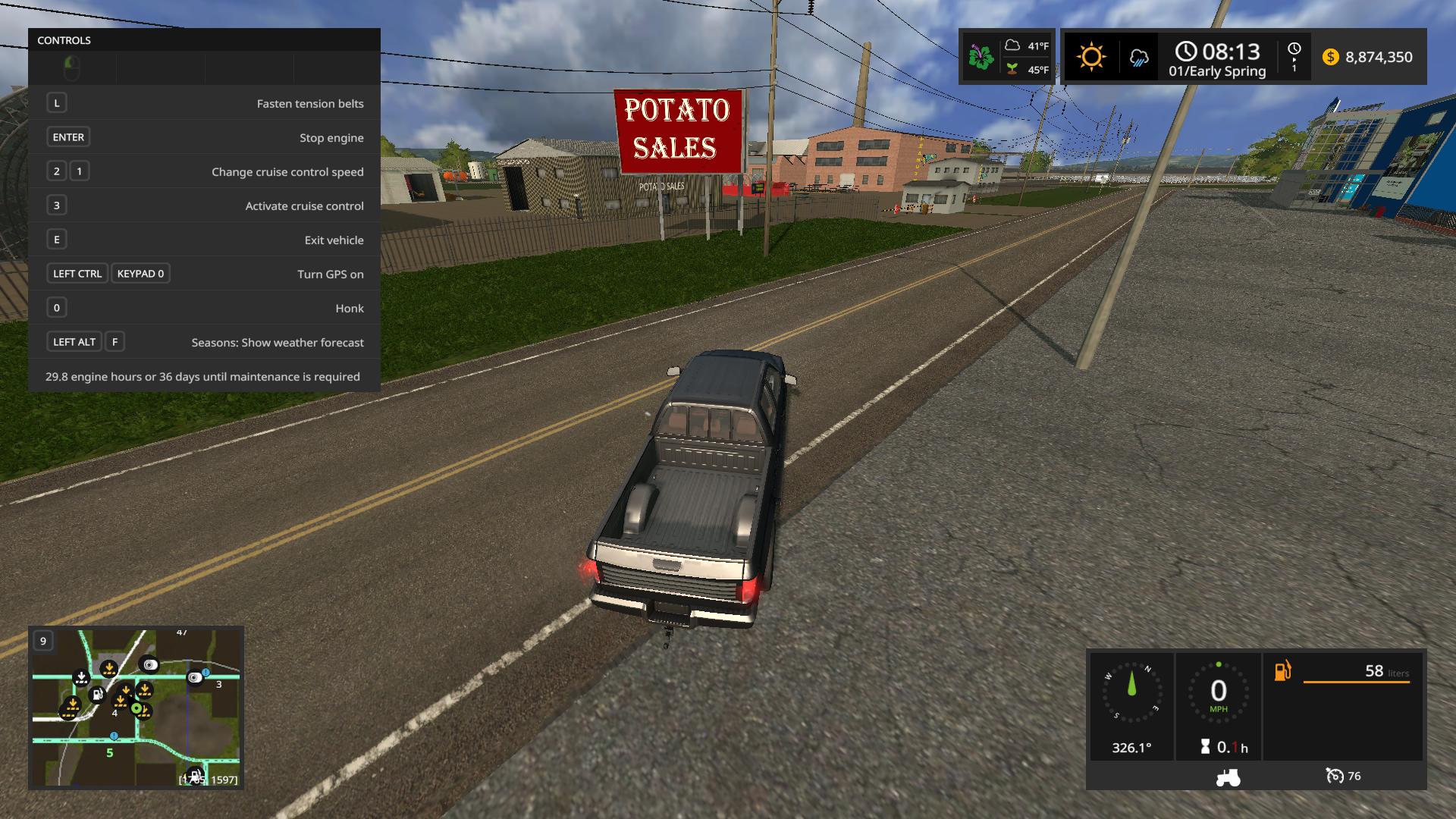This screenshot has height=819, width=1456.
Task: Select the sunny weather forecast icon
Action: coord(1091,57)
